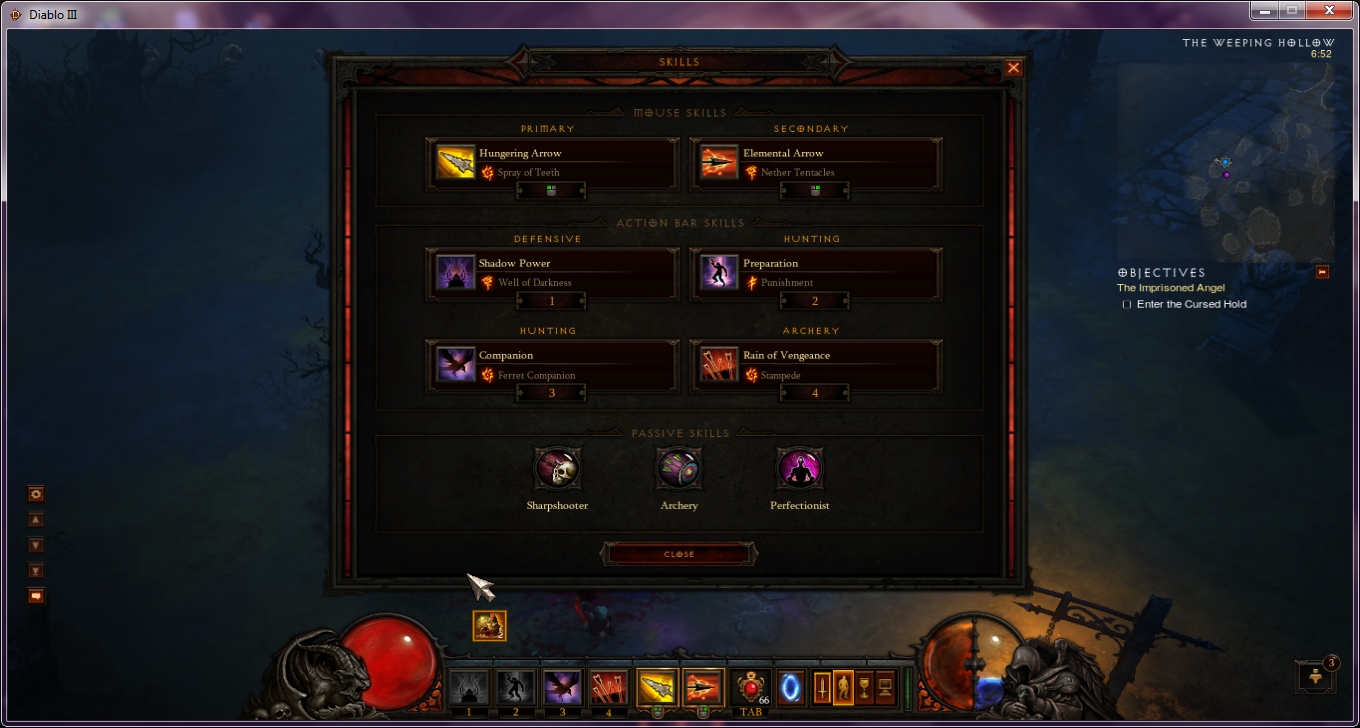Open the game menu computer icon
This screenshot has height=728, width=1360.
[x=885, y=688]
